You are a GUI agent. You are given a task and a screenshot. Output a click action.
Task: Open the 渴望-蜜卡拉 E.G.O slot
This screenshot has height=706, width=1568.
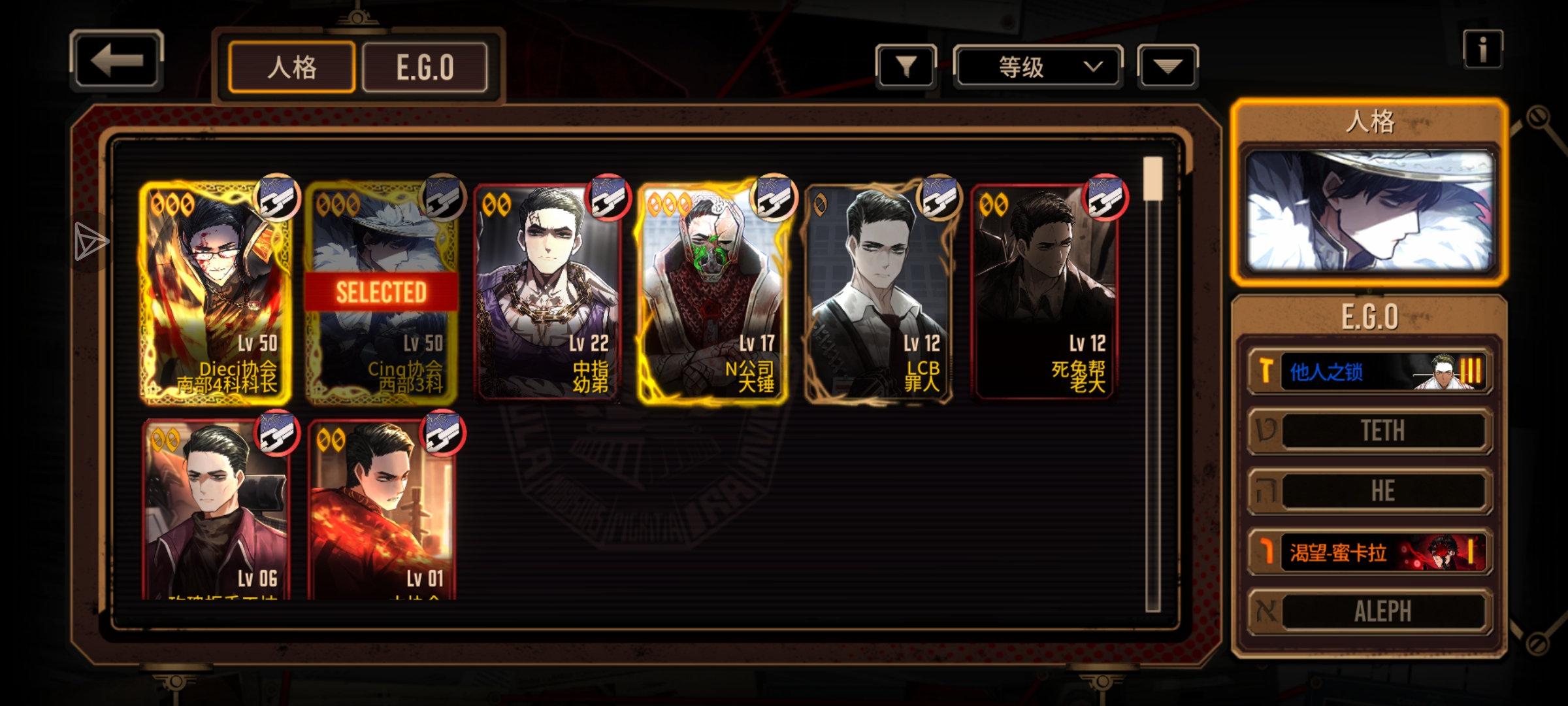(1370, 552)
